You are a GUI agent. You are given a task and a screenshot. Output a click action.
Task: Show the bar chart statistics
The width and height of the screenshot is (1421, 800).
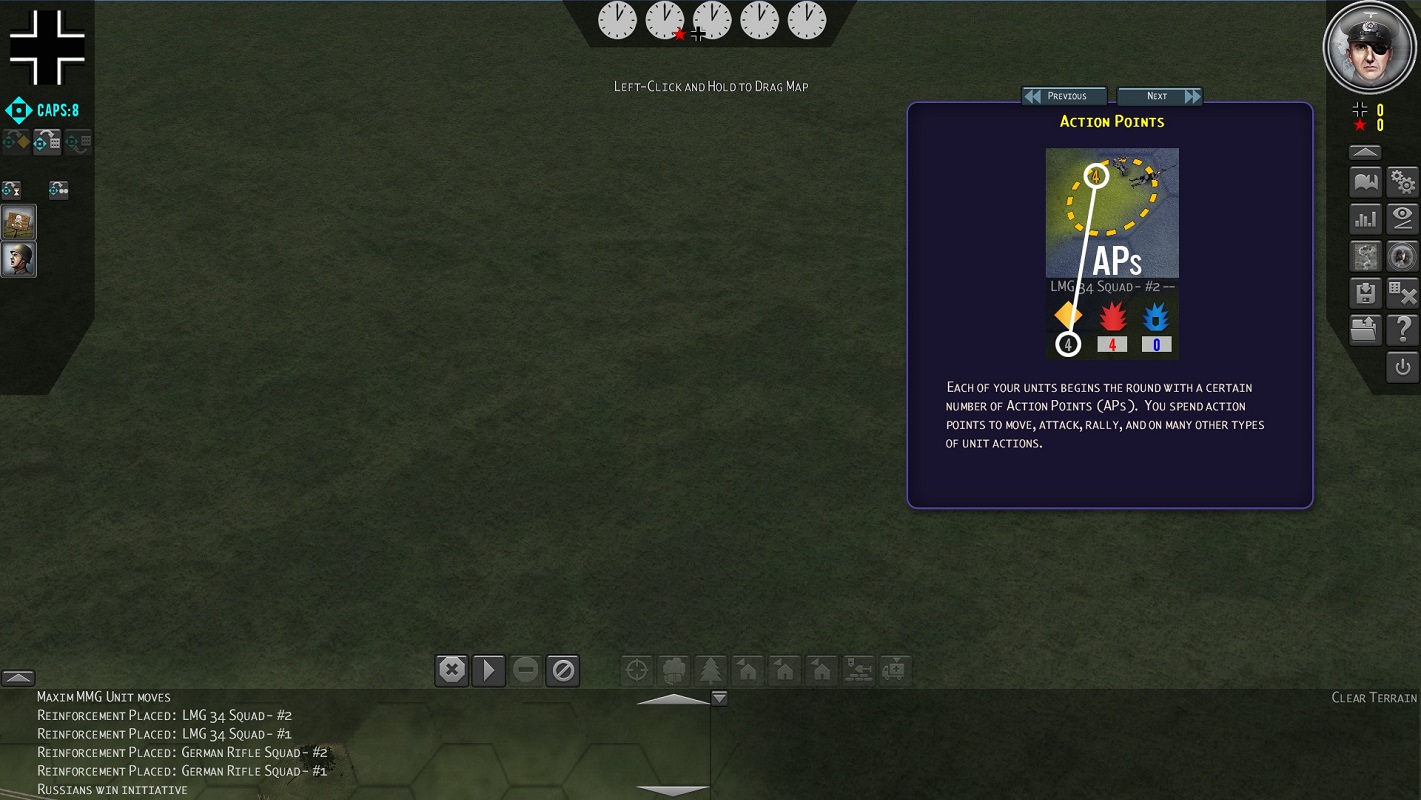(x=1365, y=219)
